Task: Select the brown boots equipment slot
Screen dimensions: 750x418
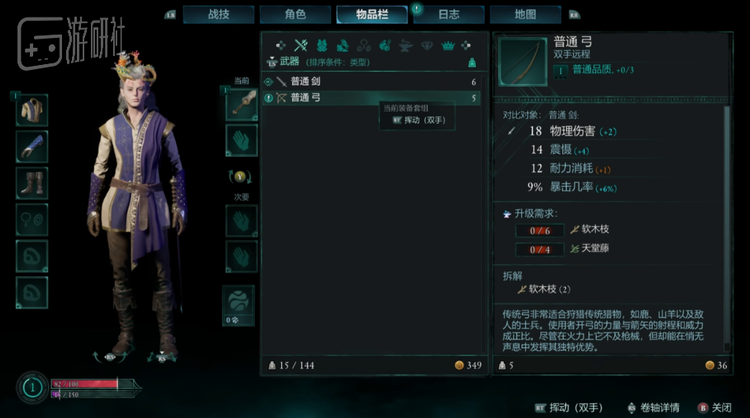Action: click(x=32, y=184)
